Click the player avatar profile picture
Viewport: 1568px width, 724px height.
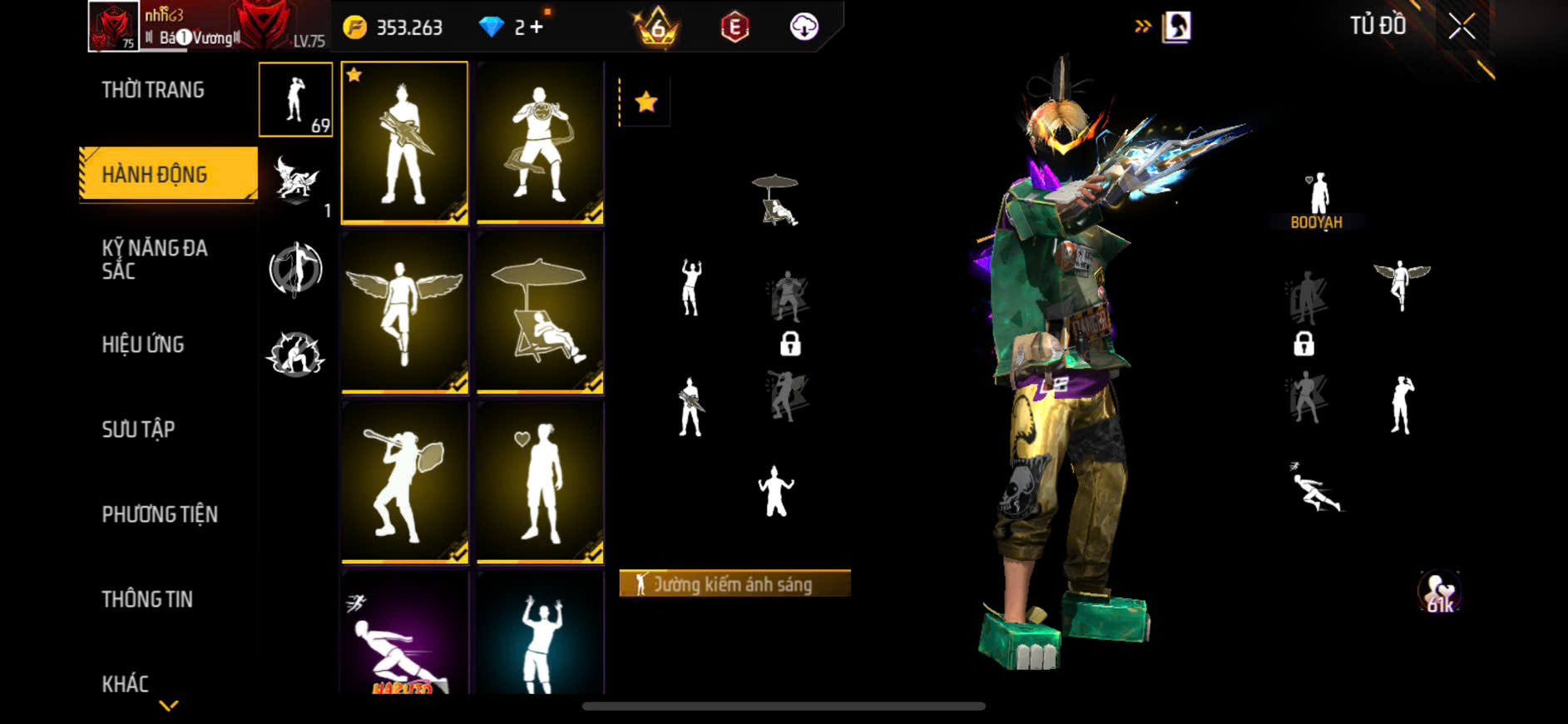coord(113,27)
